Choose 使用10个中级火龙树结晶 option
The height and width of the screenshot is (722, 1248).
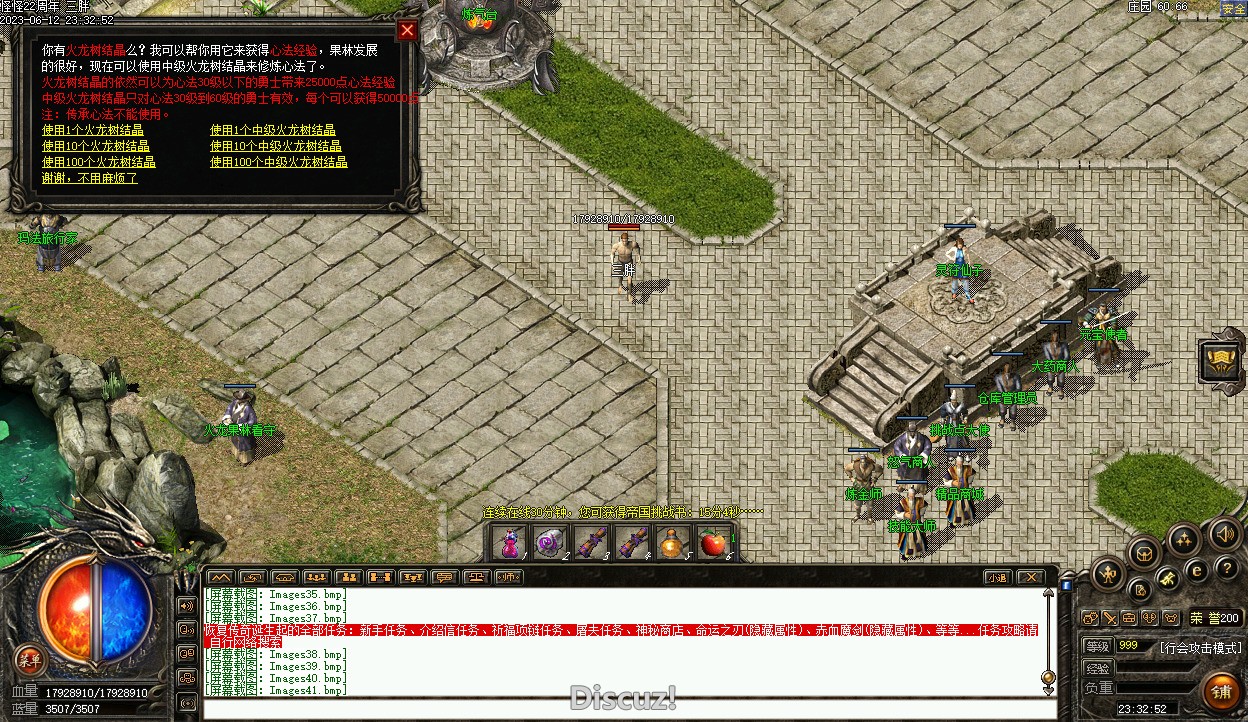(275, 146)
